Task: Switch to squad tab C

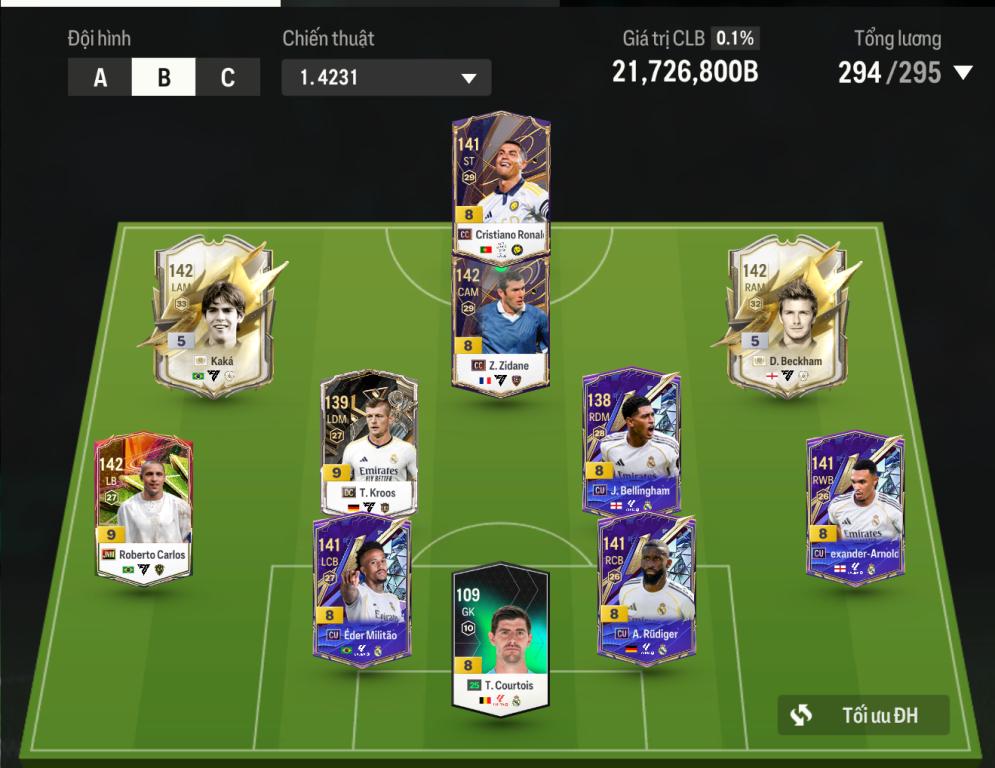Action: pos(227,78)
